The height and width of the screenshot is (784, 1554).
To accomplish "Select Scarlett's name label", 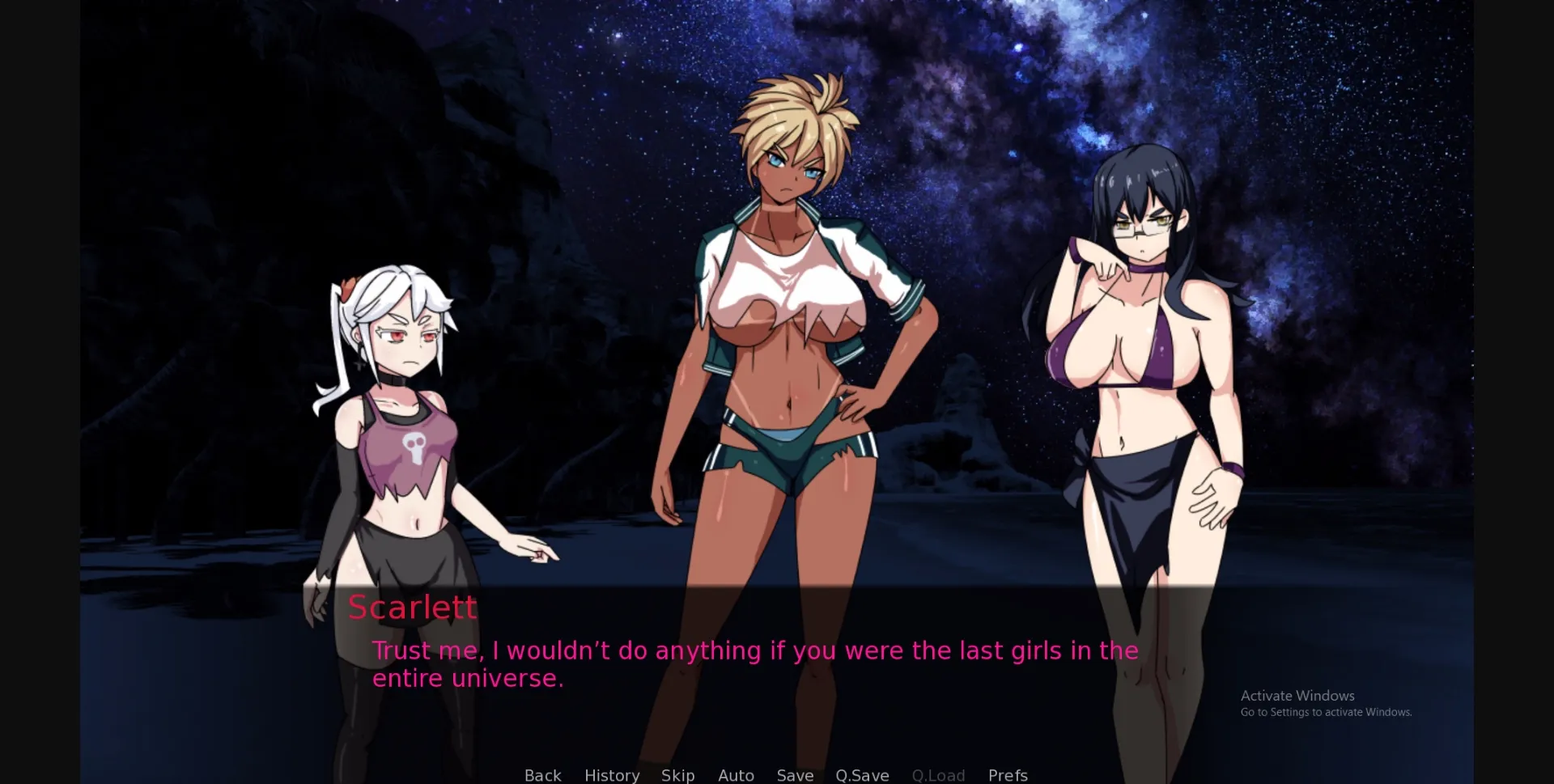I will 413,606.
